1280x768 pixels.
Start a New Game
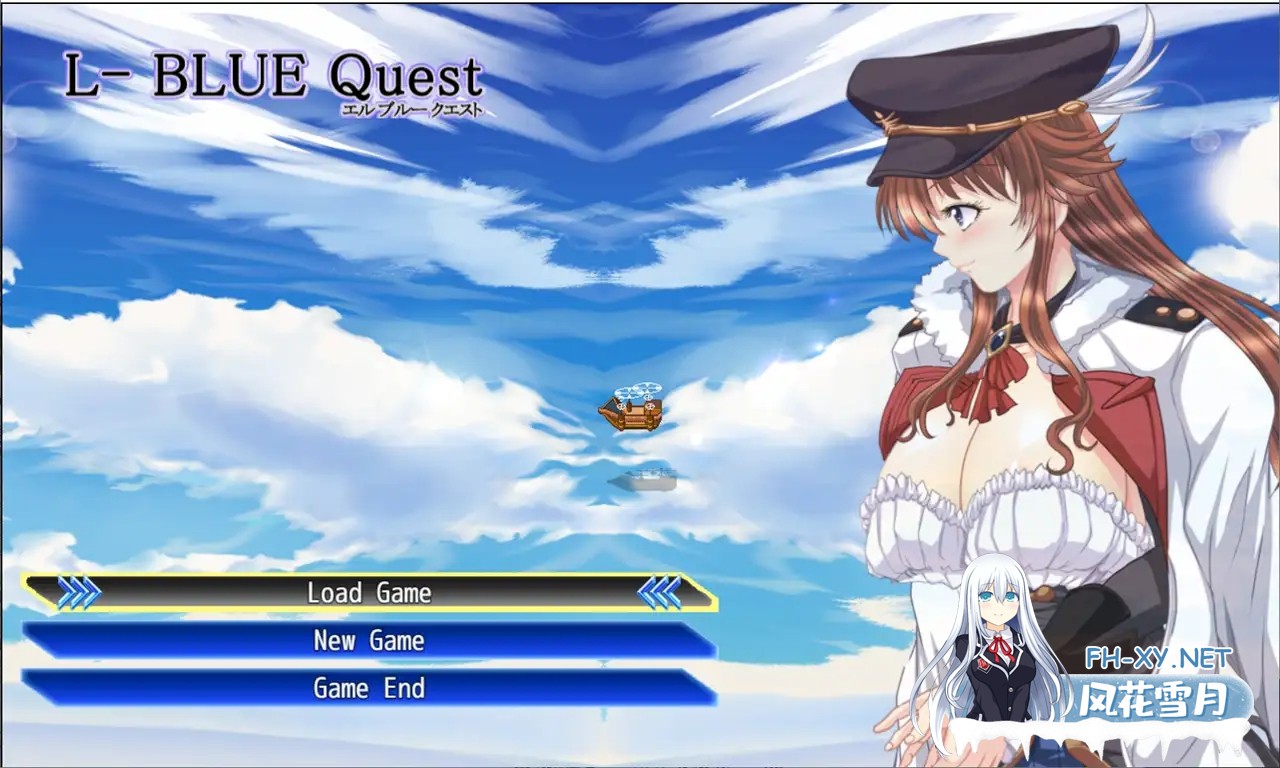369,641
